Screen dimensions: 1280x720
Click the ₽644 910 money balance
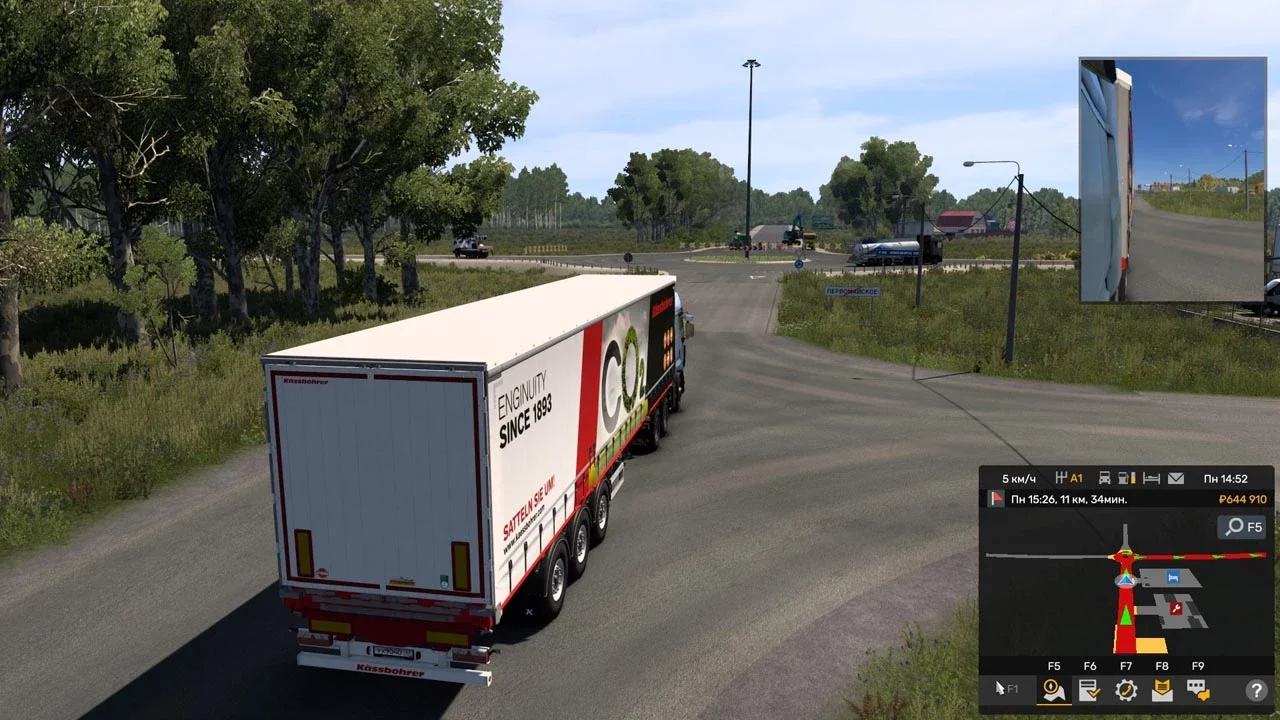(x=1244, y=501)
